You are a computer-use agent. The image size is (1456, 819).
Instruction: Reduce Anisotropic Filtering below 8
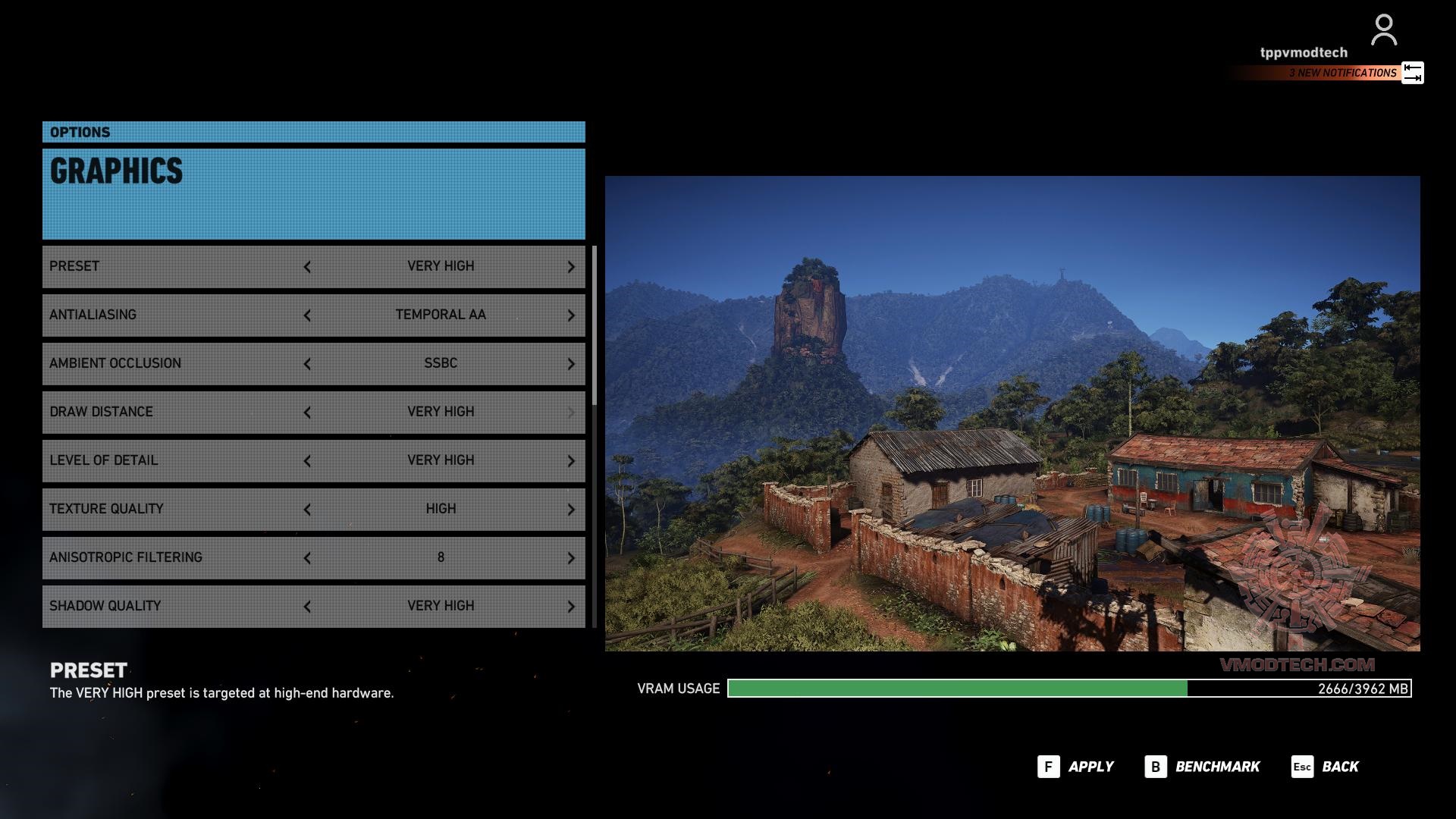(307, 558)
